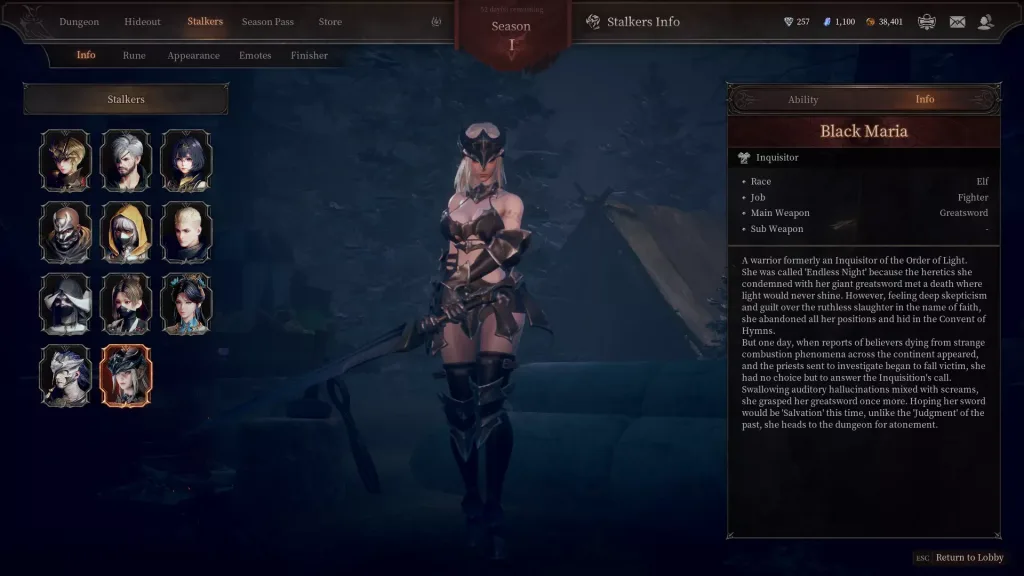Visit the Store

click(x=330, y=22)
